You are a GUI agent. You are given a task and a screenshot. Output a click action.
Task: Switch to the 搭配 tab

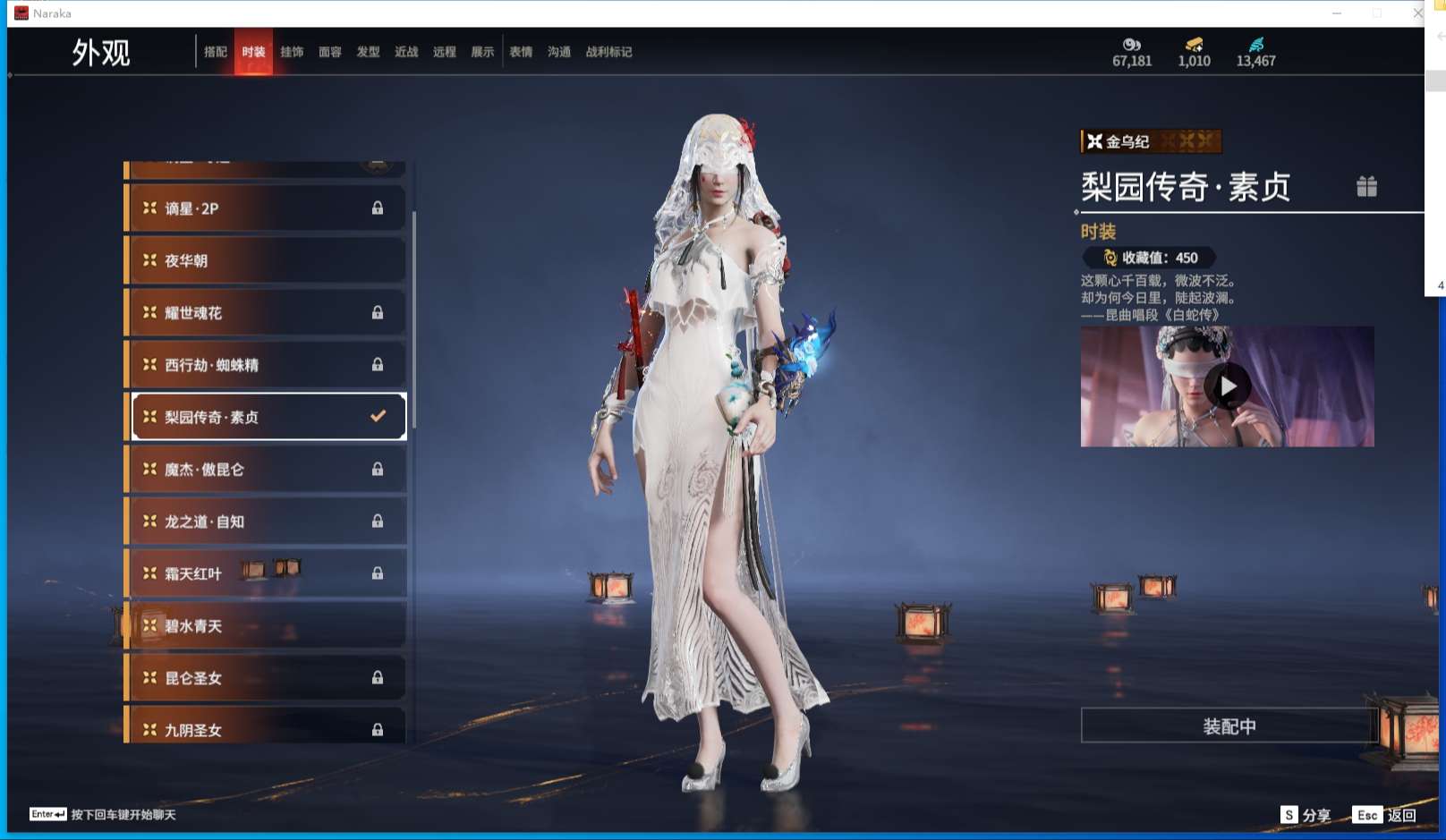tap(216, 52)
